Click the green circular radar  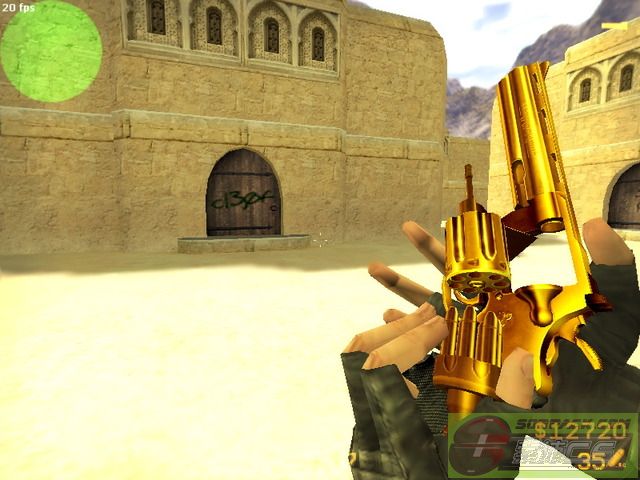[x=51, y=51]
